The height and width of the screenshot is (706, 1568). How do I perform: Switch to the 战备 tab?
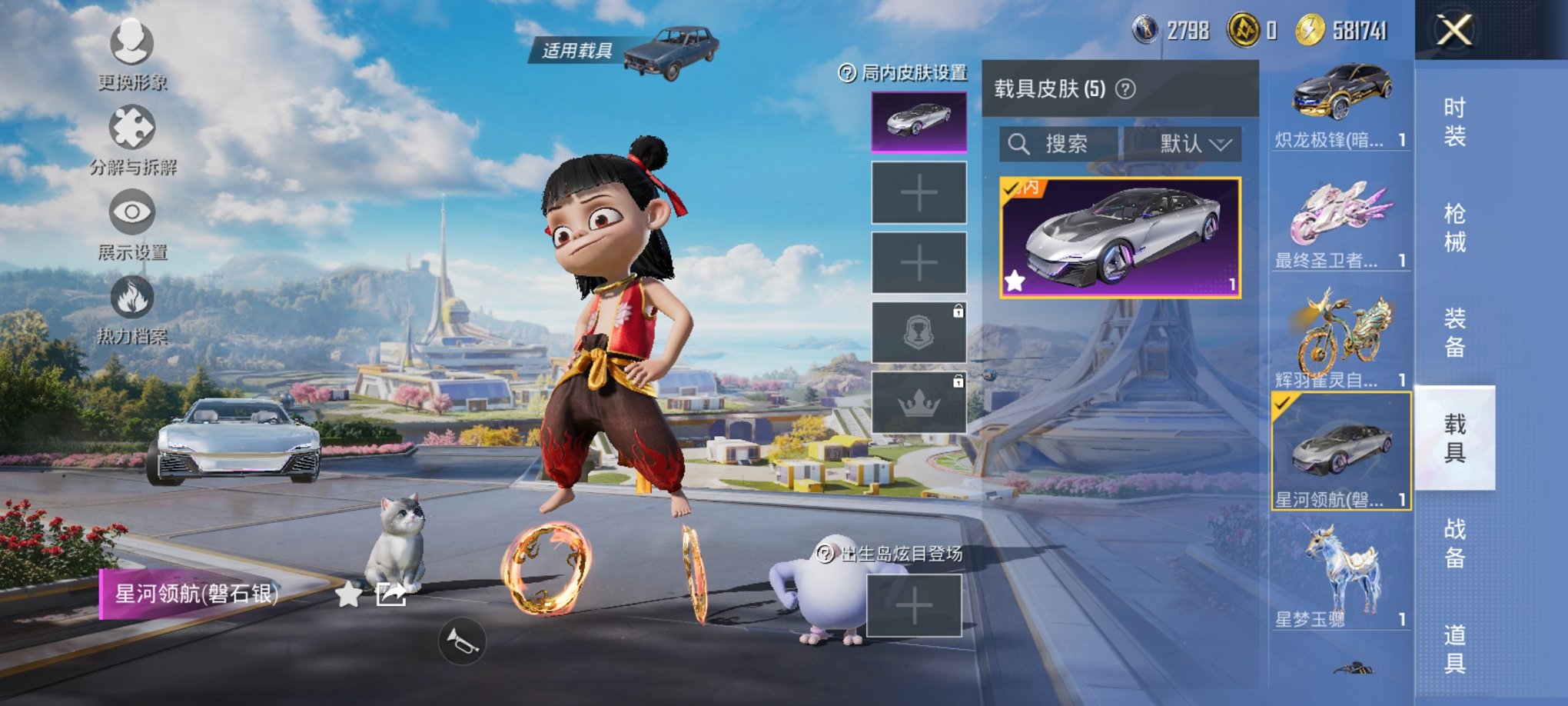(1454, 543)
